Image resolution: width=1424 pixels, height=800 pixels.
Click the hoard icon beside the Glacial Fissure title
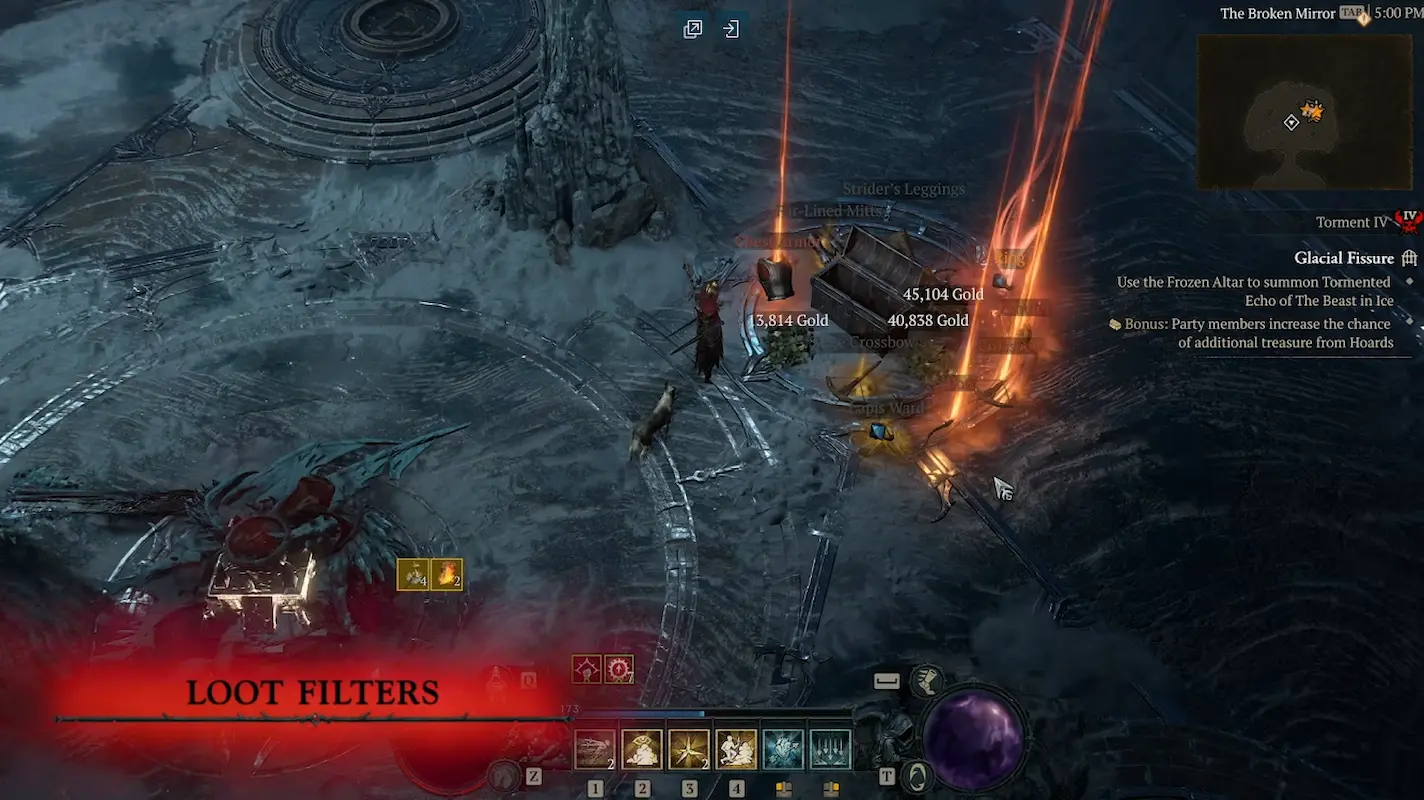coord(1410,257)
